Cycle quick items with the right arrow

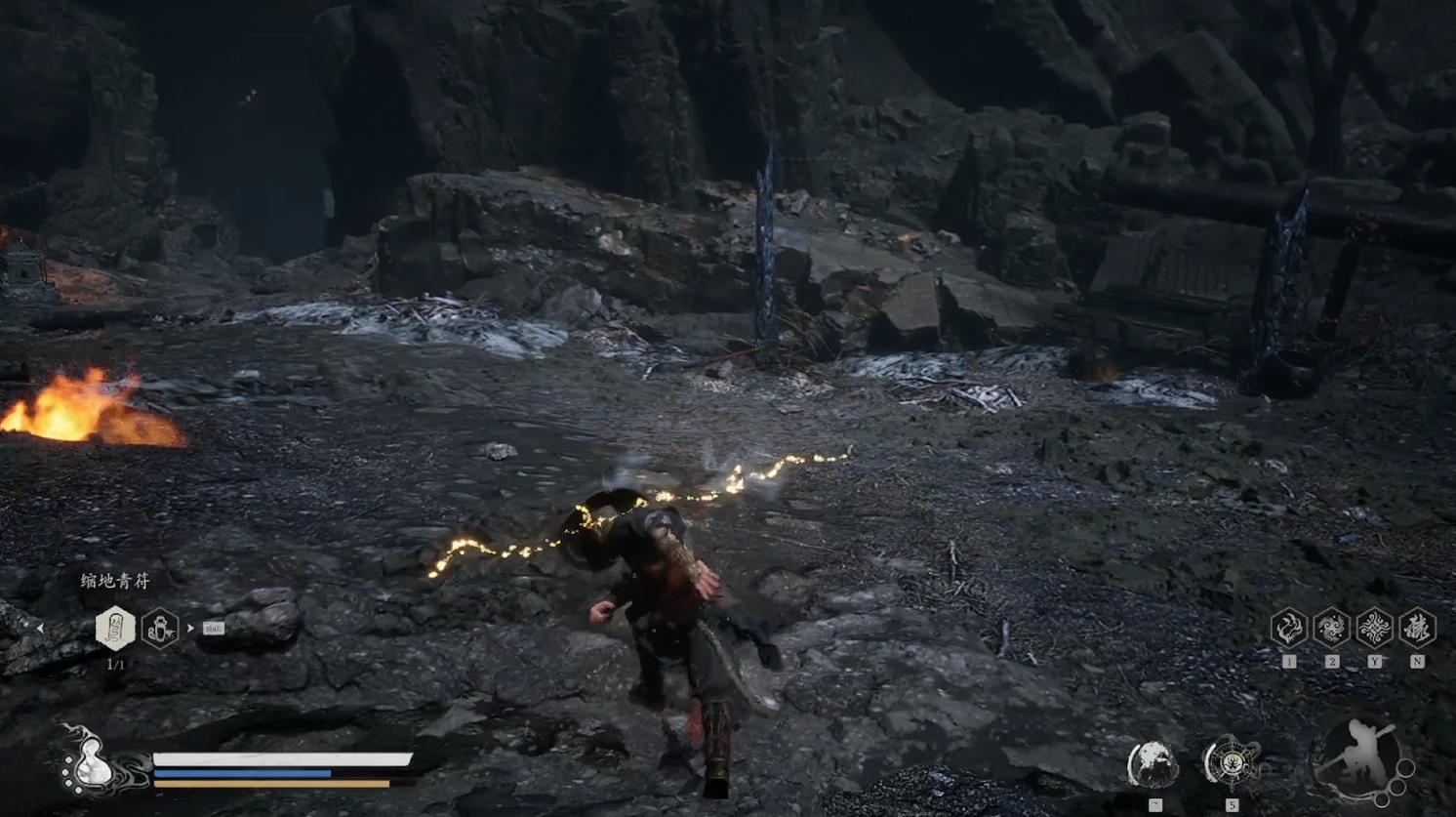190,629
